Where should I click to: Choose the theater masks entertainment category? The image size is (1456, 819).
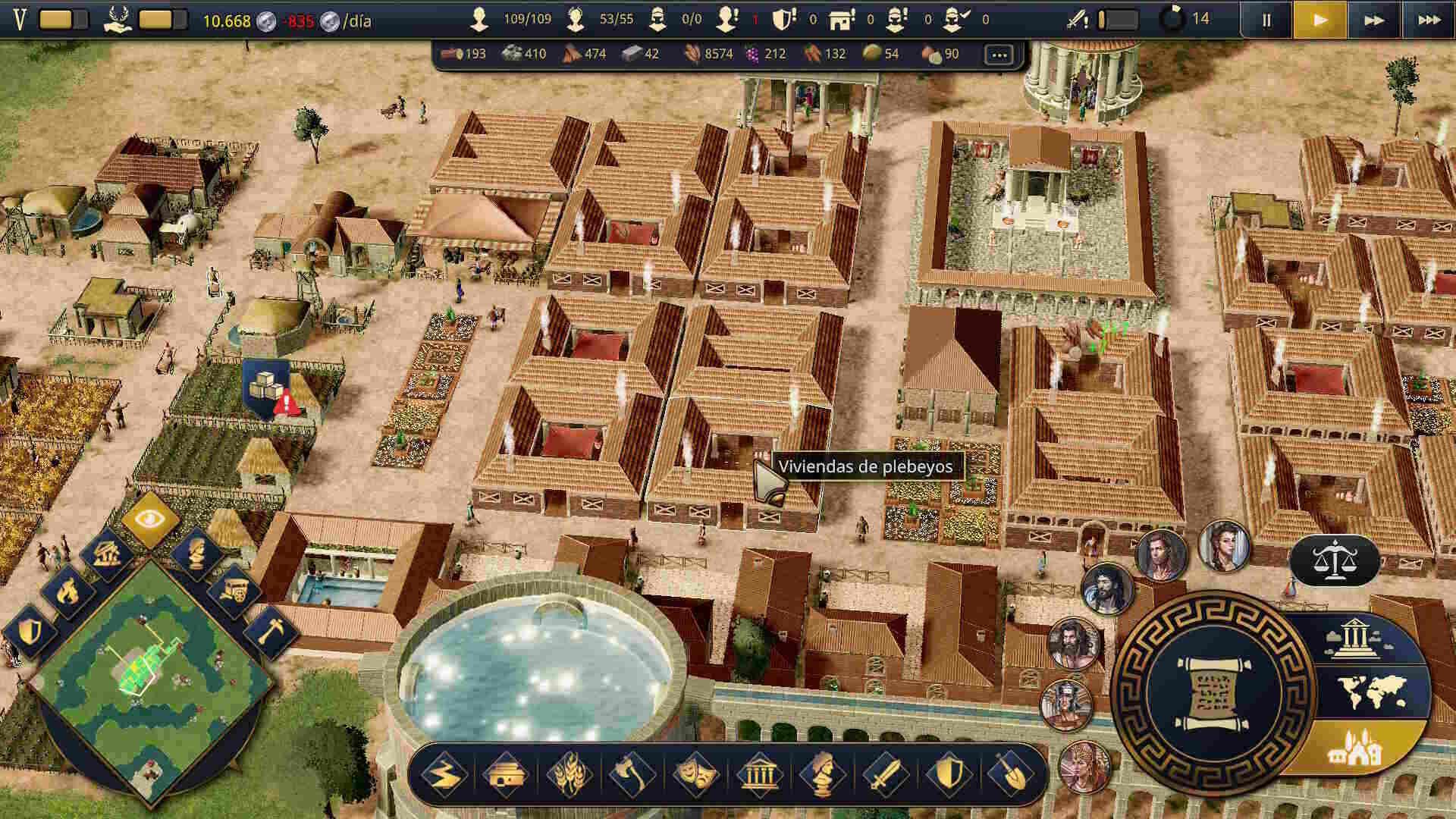coord(695,774)
